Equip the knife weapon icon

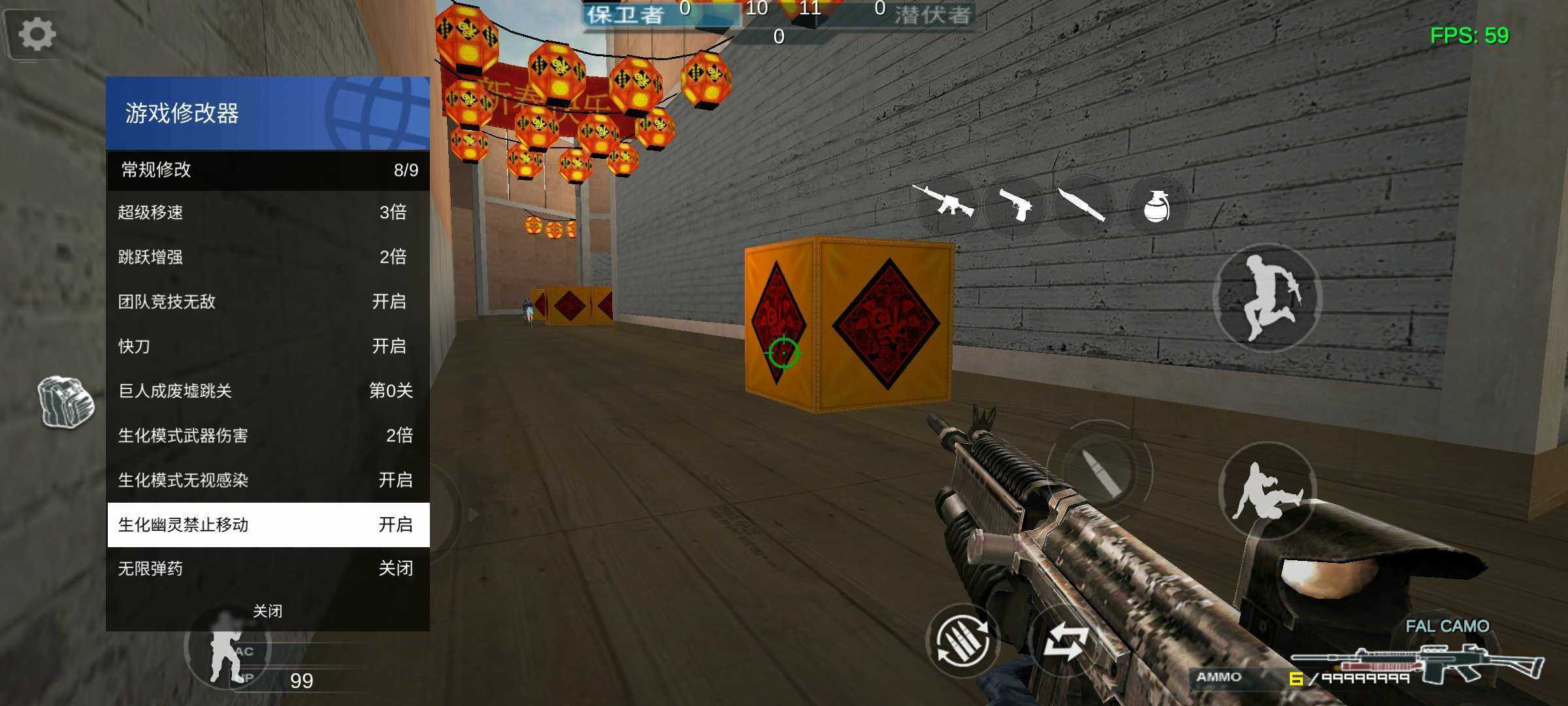pyautogui.click(x=1083, y=205)
